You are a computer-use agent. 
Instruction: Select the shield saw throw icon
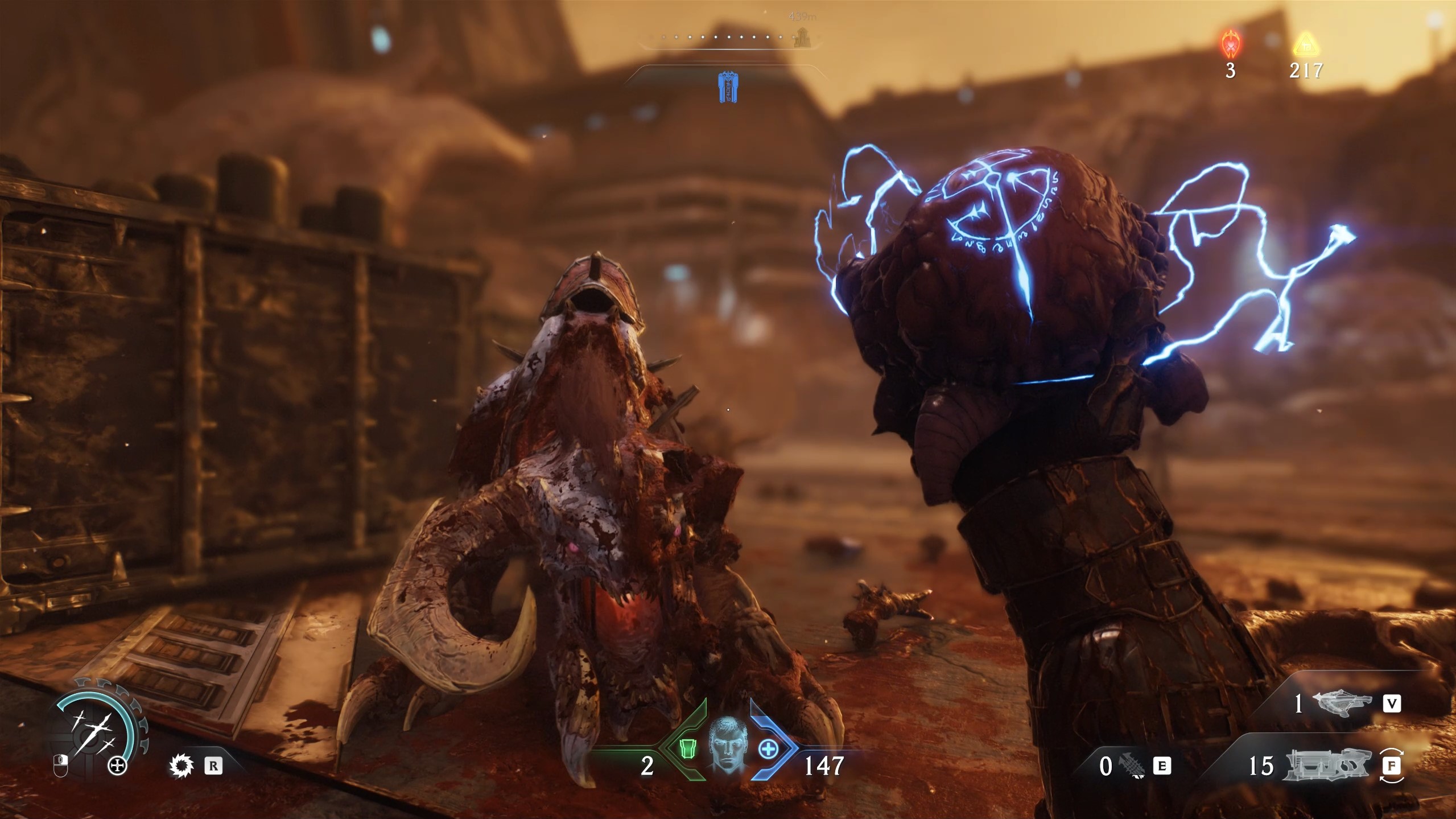pos(182,766)
